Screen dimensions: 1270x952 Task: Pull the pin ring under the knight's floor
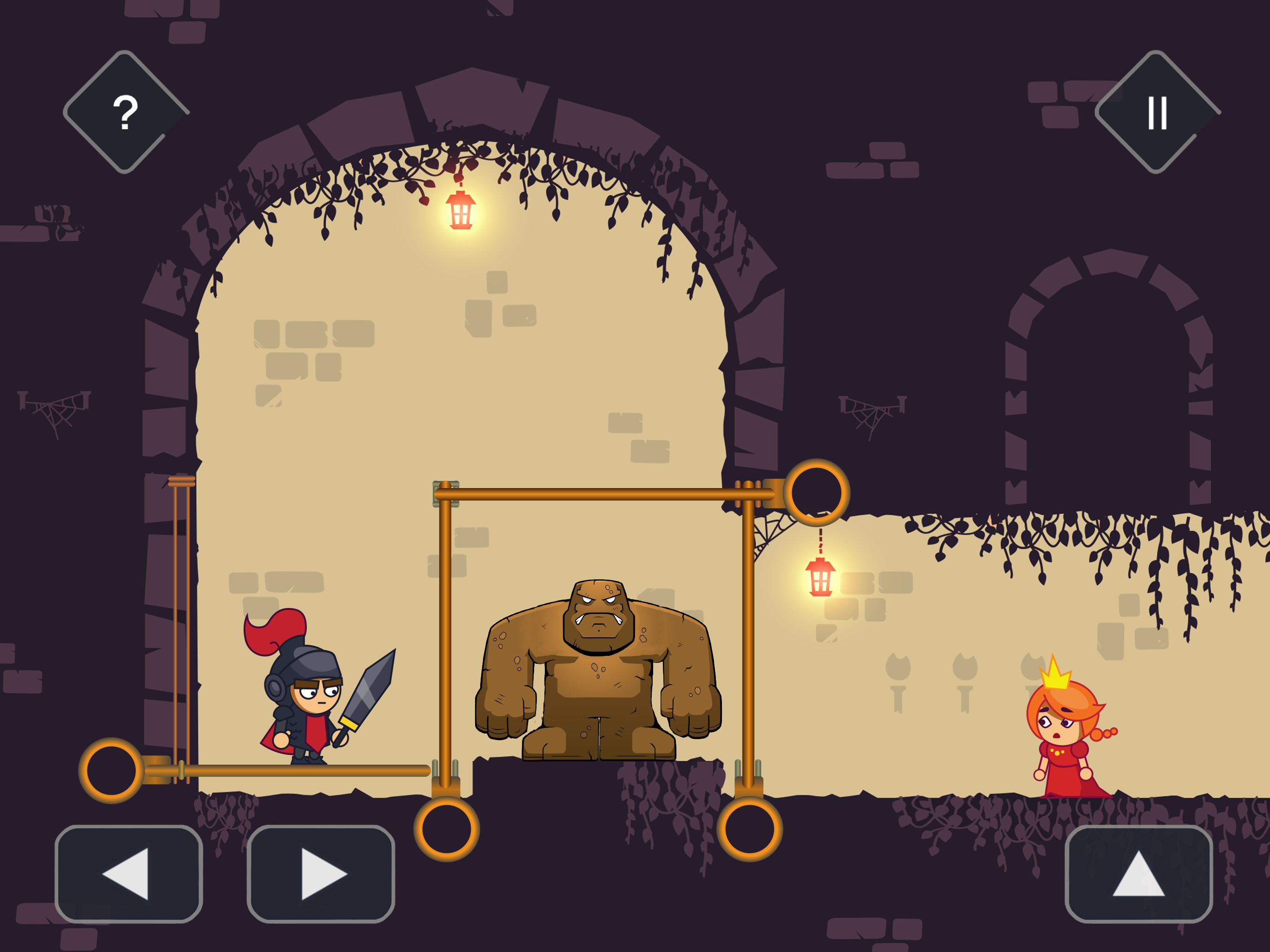coord(112,771)
